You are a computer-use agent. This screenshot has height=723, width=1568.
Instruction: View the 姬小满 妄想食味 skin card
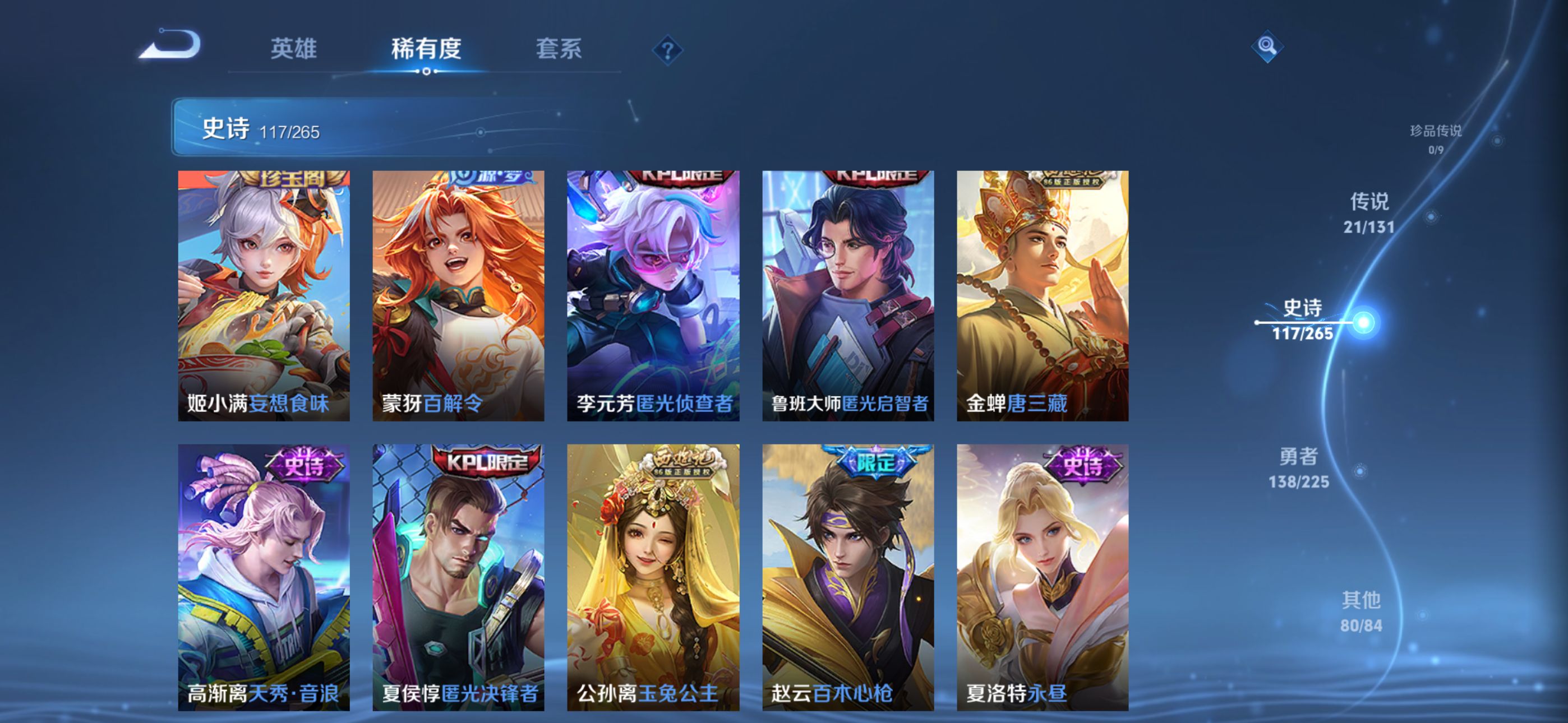[x=264, y=295]
